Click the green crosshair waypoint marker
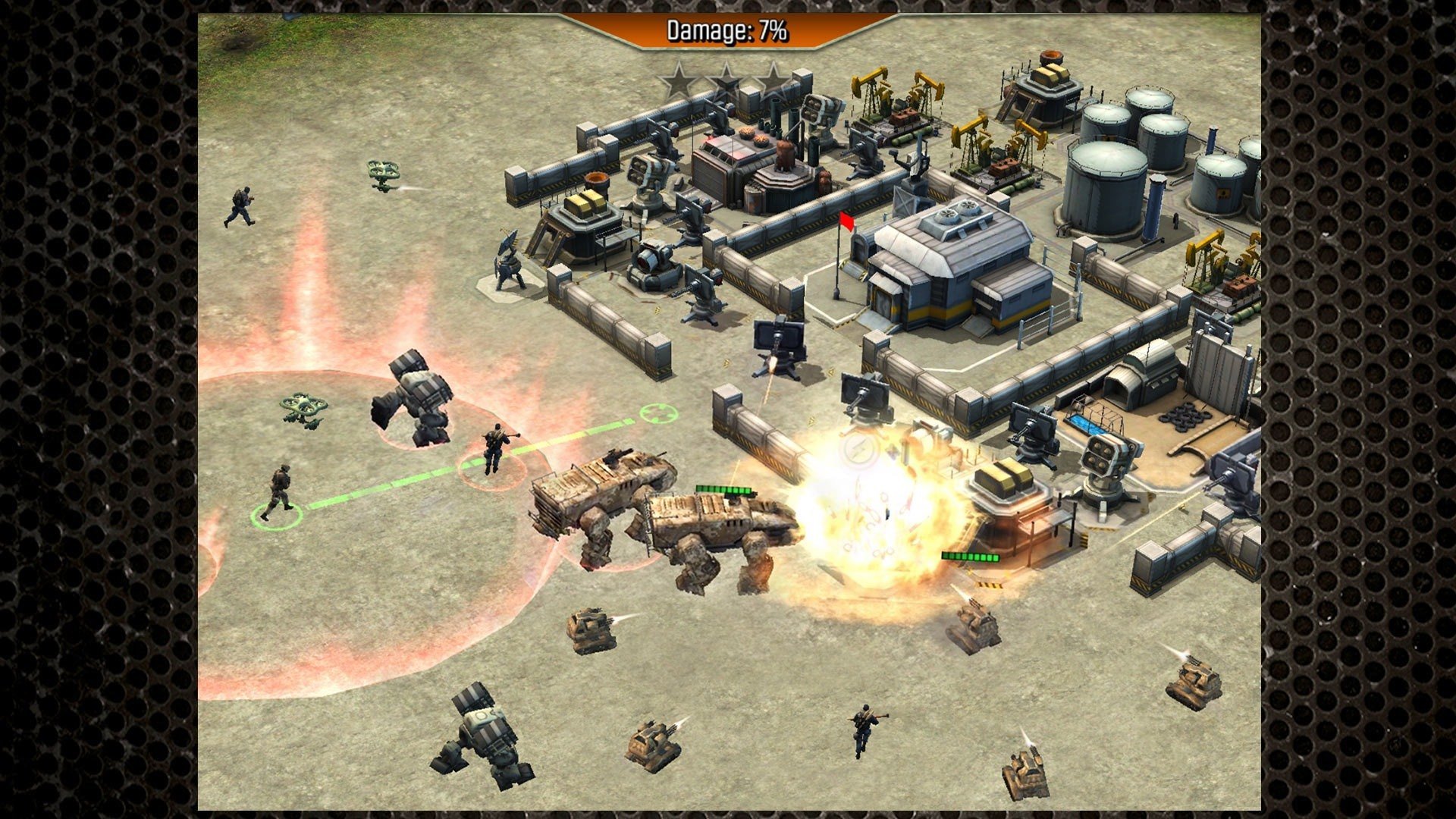Screen dimensions: 1456x819 (657, 413)
